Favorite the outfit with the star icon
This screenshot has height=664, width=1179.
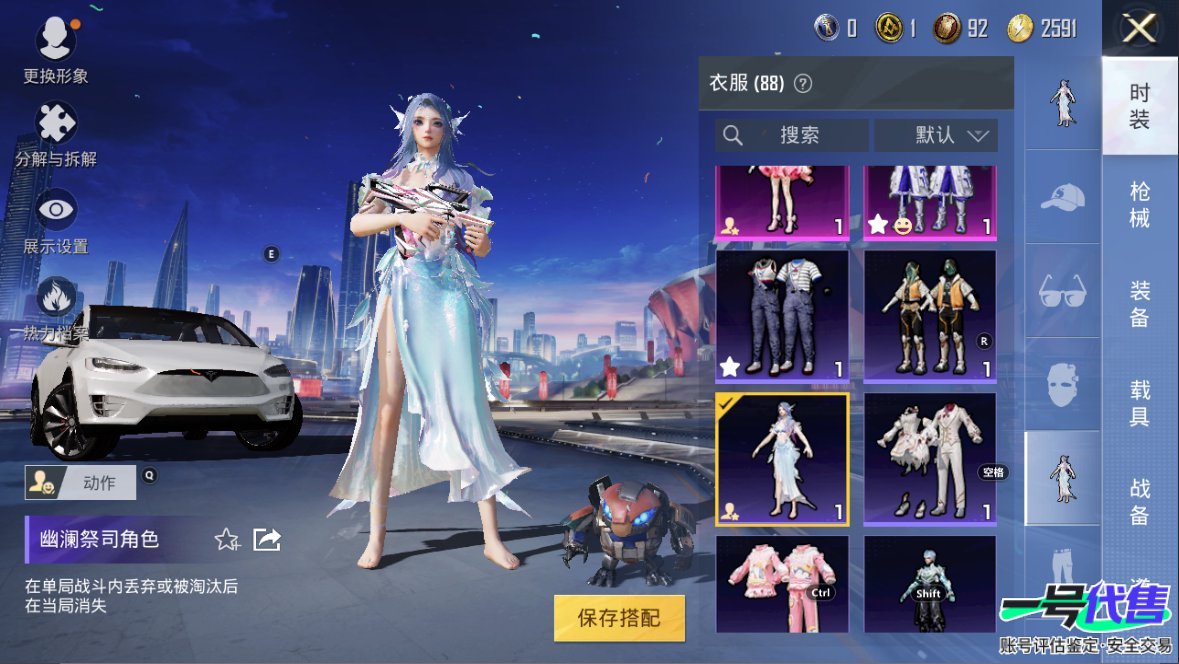(x=227, y=540)
